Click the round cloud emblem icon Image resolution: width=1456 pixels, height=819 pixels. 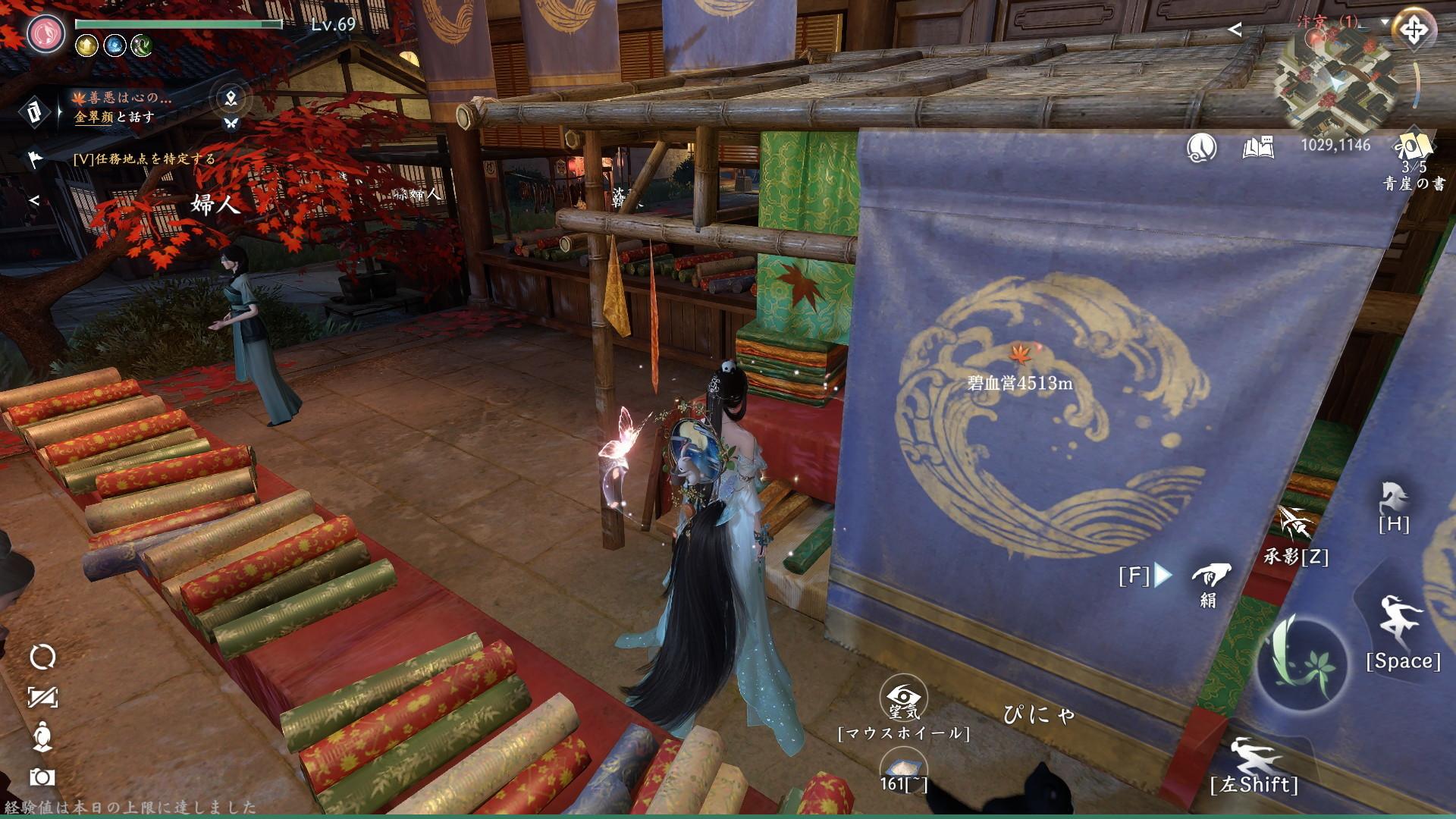(x=1201, y=147)
